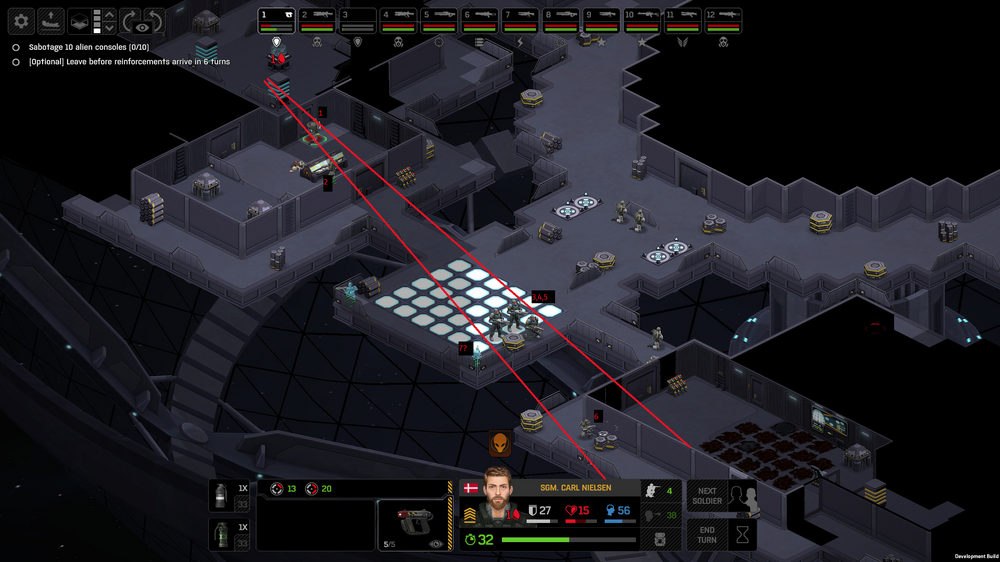
Task: Go down one elevation level
Action: (109, 28)
